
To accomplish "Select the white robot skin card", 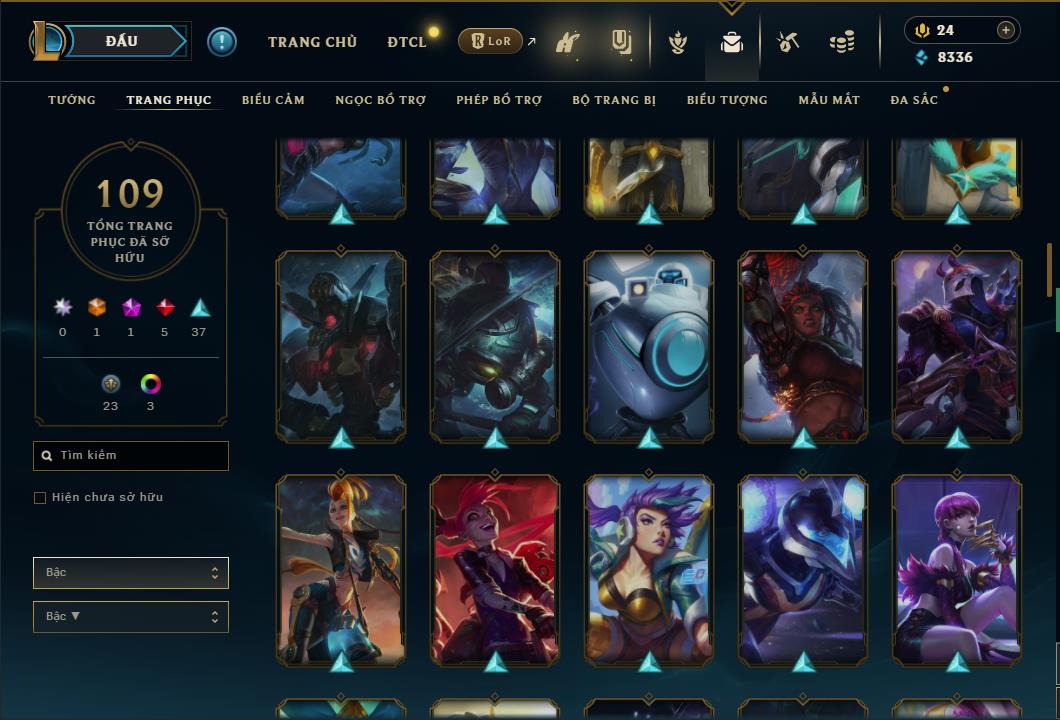I will 649,345.
